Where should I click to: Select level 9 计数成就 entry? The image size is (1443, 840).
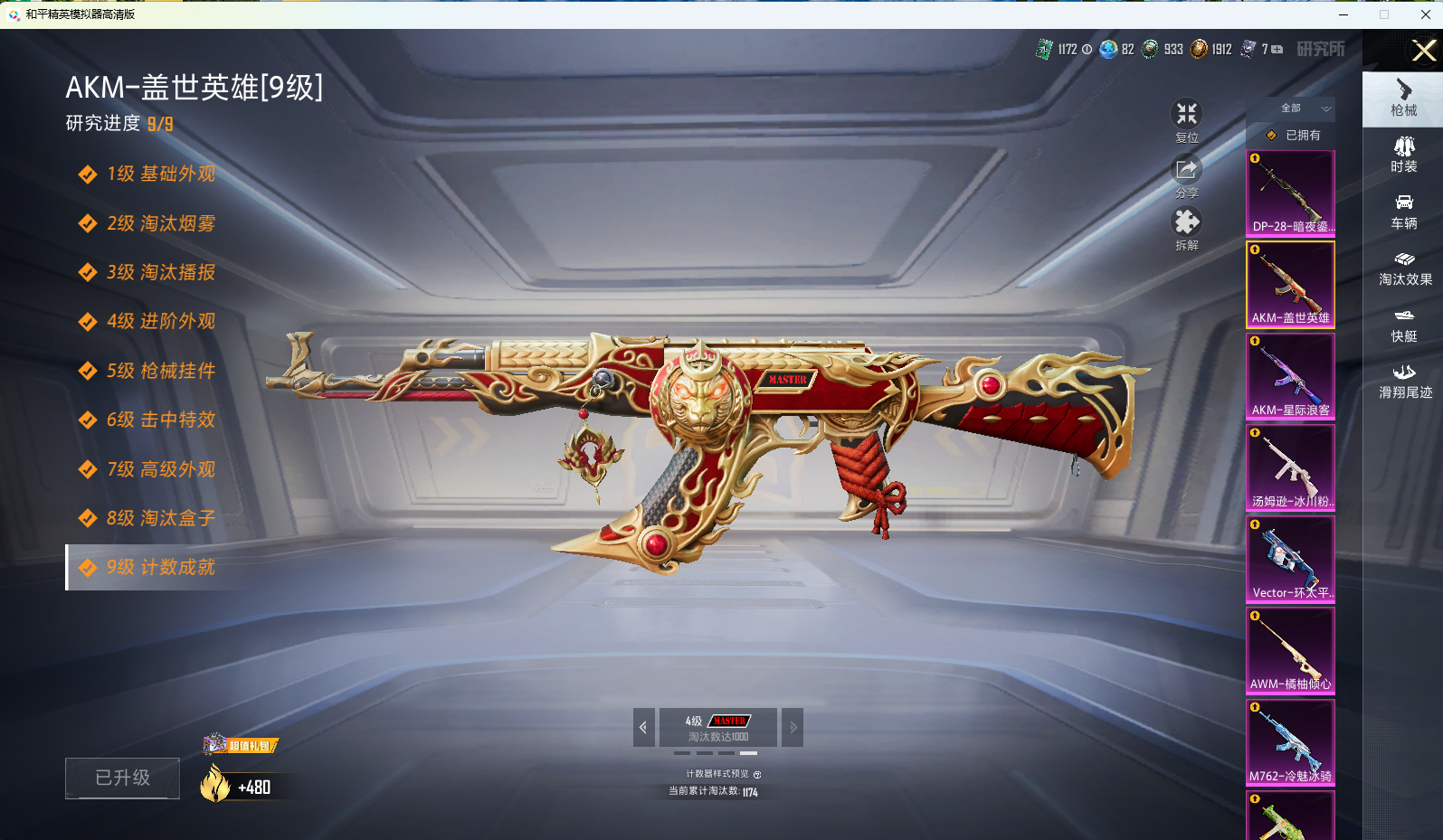(160, 567)
